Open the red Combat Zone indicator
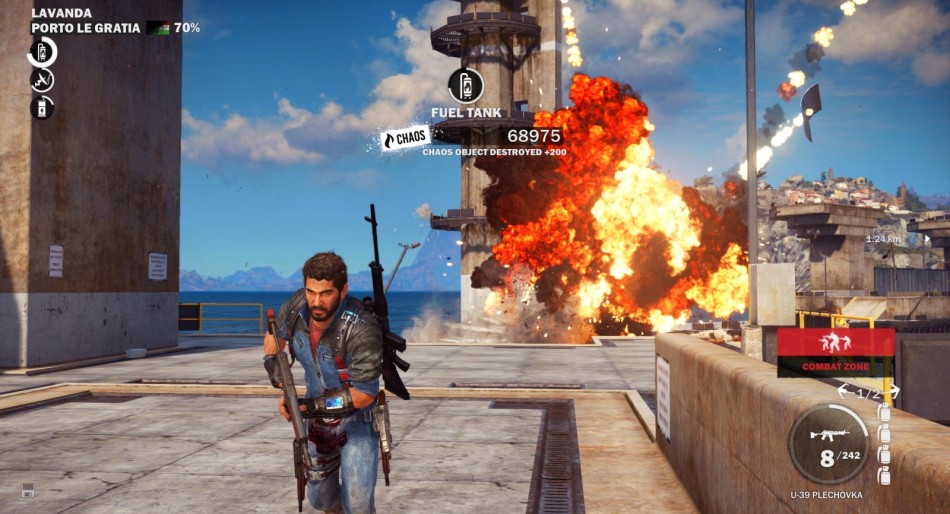The width and height of the screenshot is (950, 514). [835, 352]
